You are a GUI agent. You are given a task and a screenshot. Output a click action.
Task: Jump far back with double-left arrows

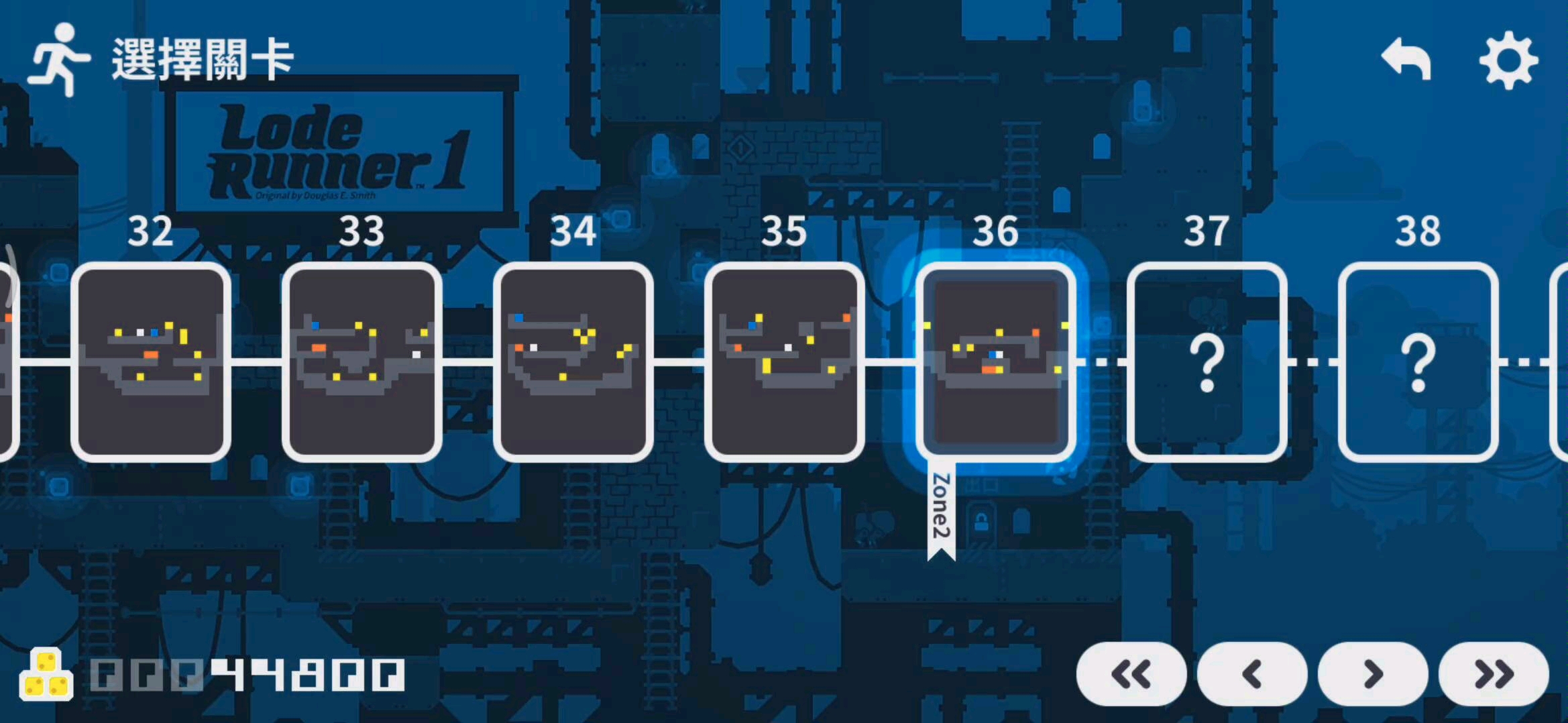pyautogui.click(x=1131, y=674)
